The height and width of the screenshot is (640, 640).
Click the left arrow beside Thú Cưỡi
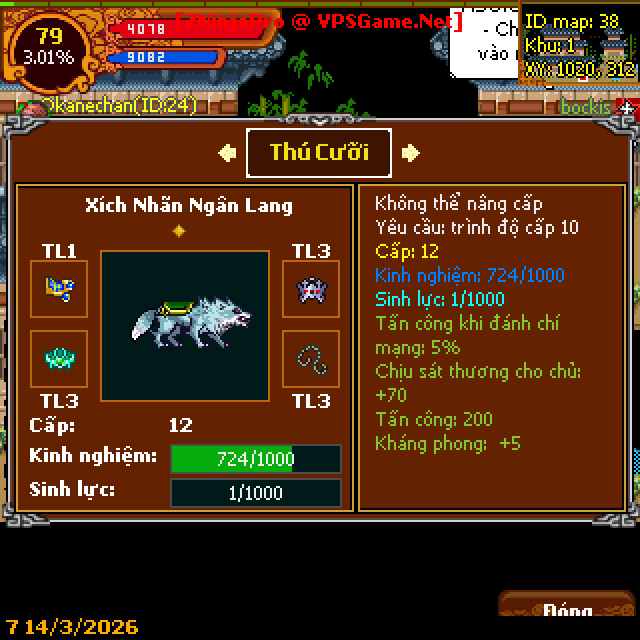227,153
